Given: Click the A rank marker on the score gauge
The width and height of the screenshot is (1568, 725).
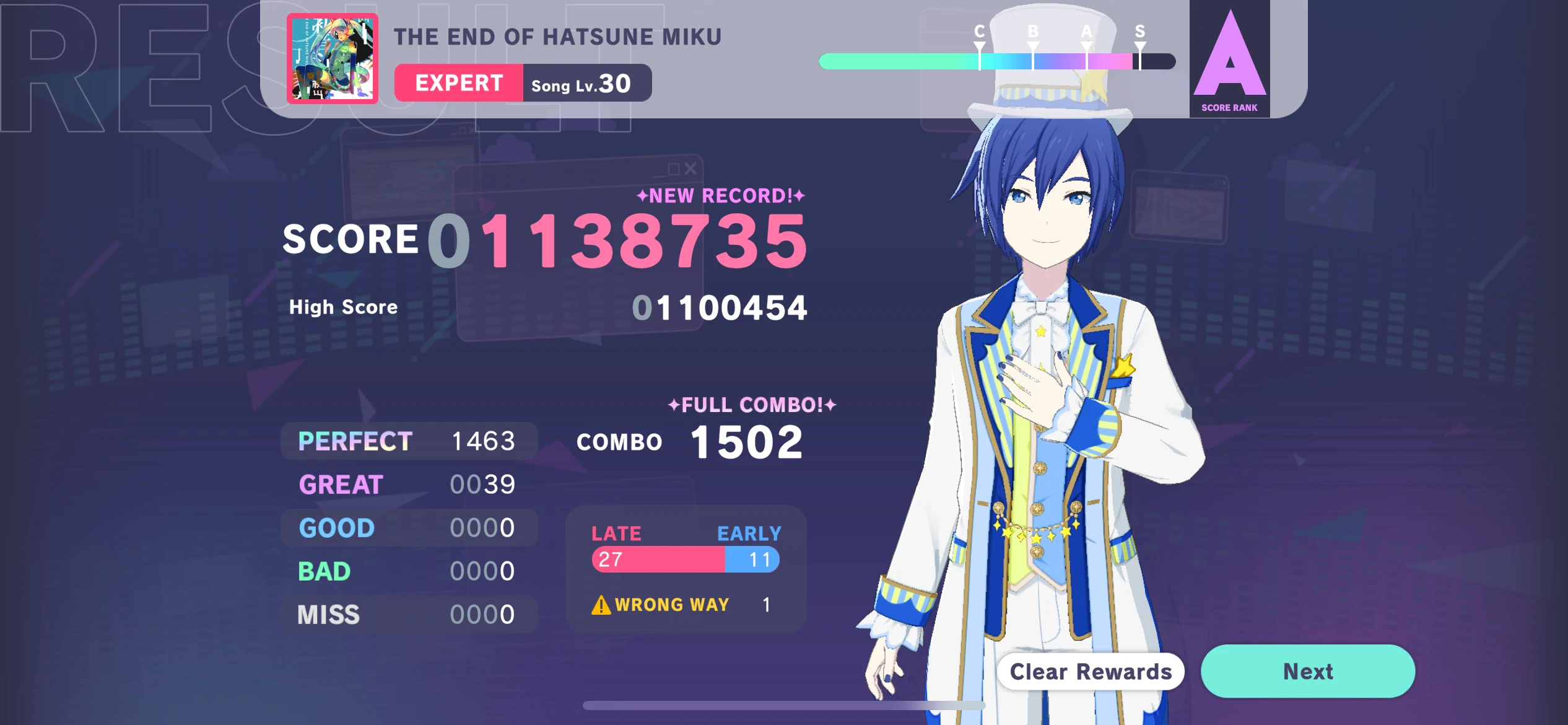Looking at the screenshot, I should pyautogui.click(x=1085, y=43).
